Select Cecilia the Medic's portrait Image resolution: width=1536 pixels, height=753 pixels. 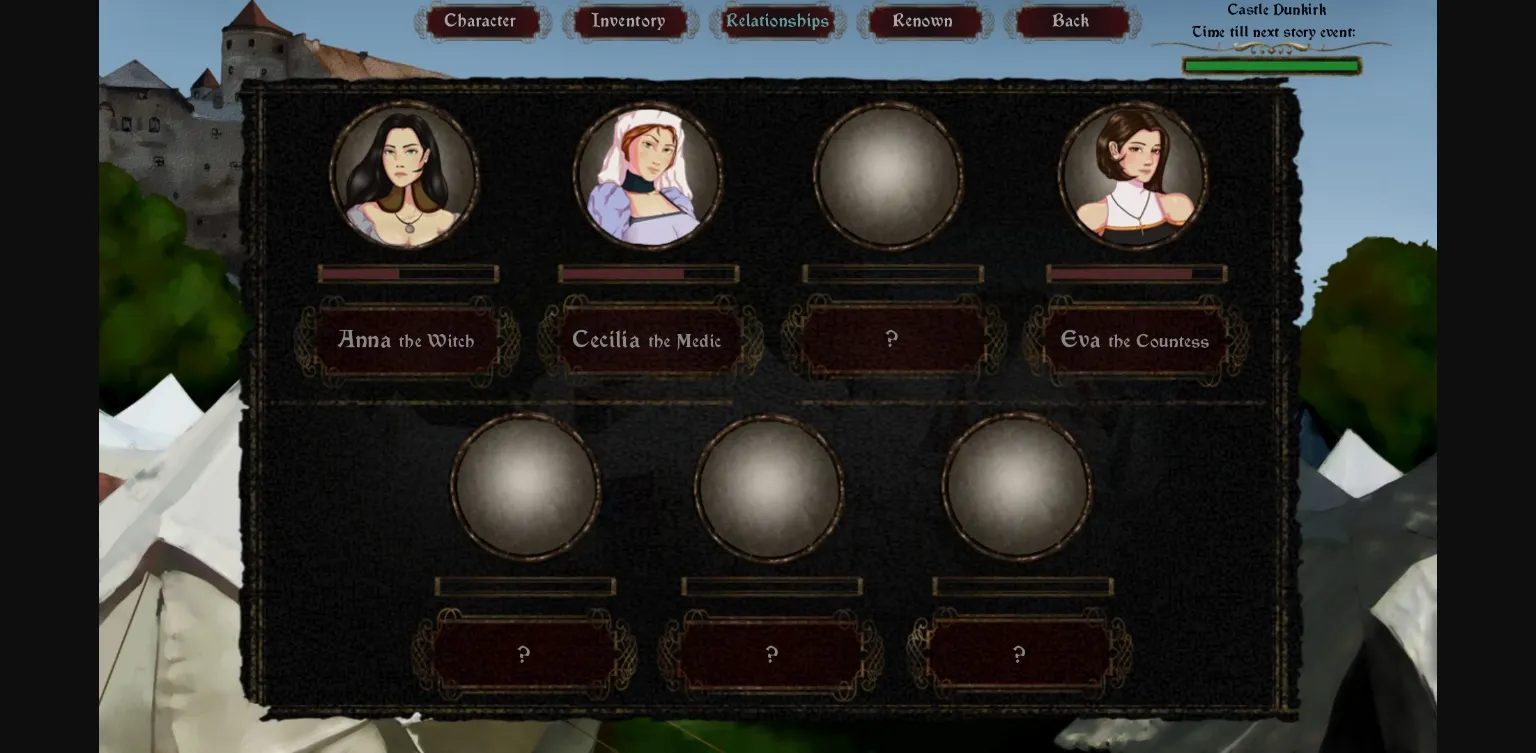[647, 176]
